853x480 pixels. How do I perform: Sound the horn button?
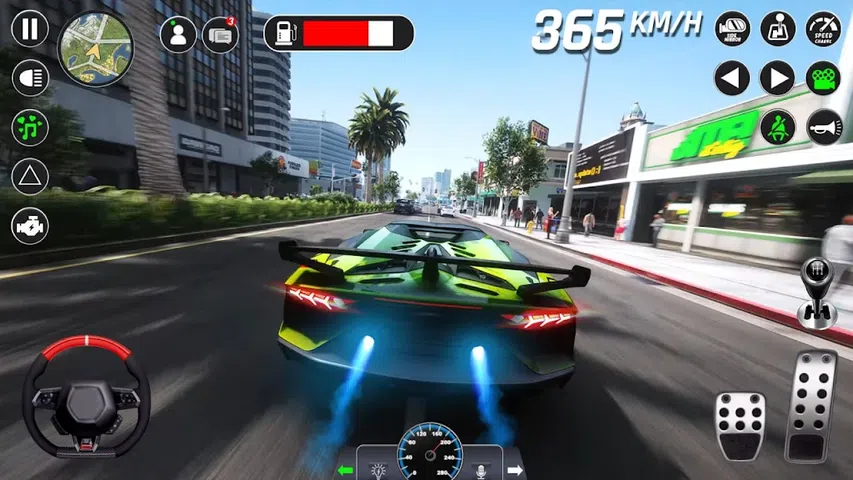click(x=824, y=127)
